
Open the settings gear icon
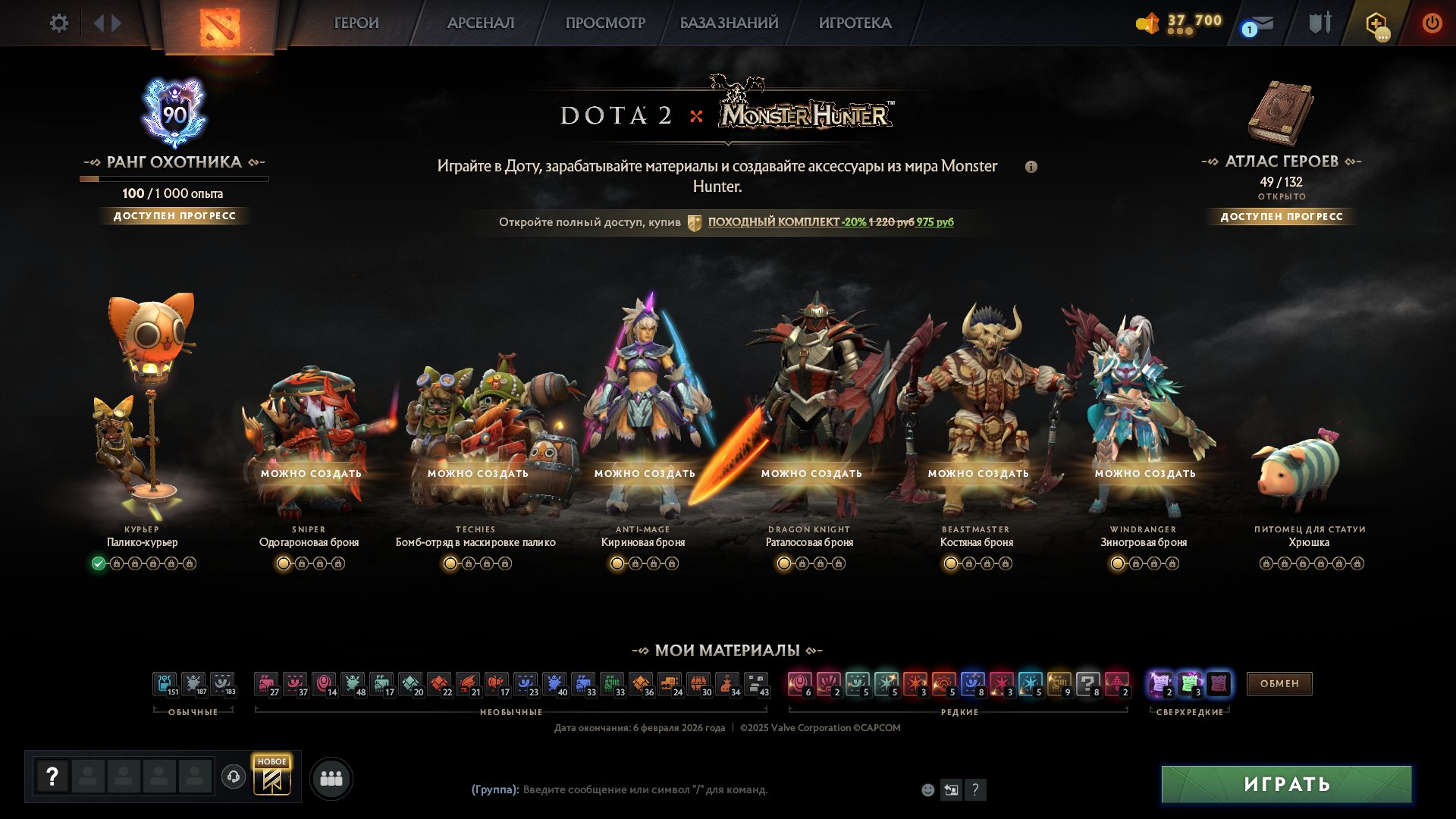point(59,24)
